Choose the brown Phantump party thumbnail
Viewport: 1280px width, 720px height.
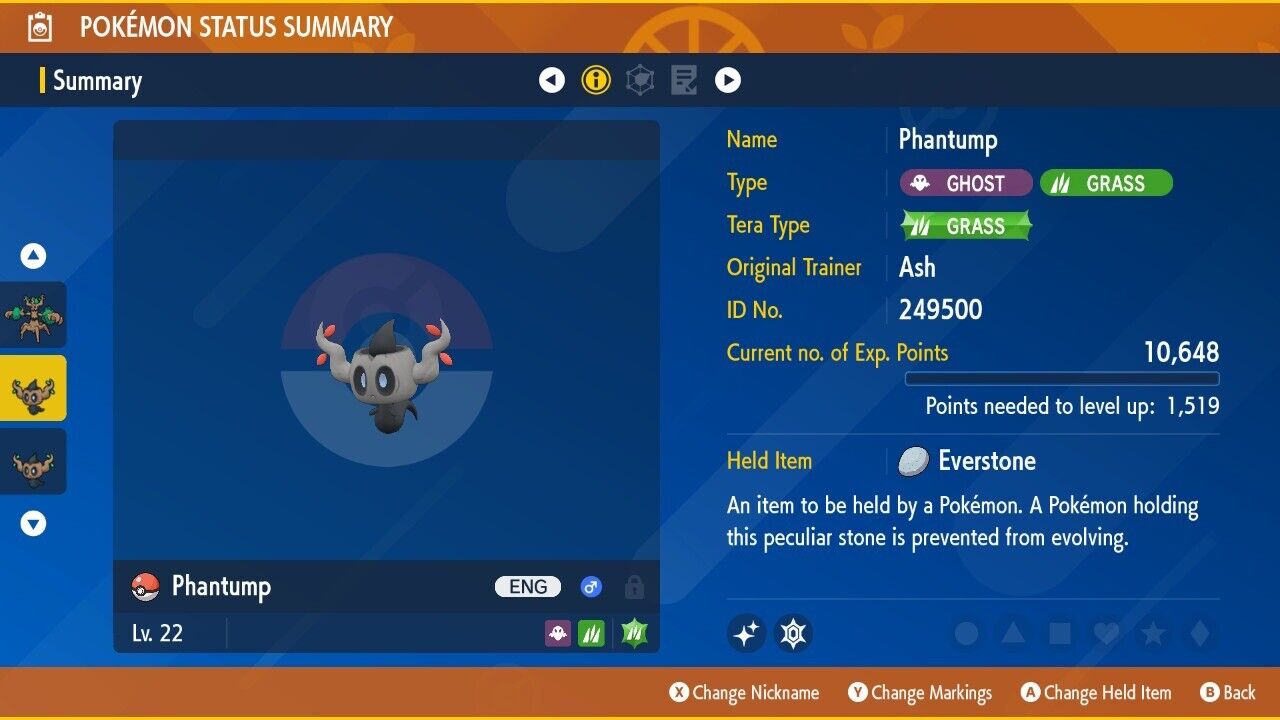click(x=33, y=461)
